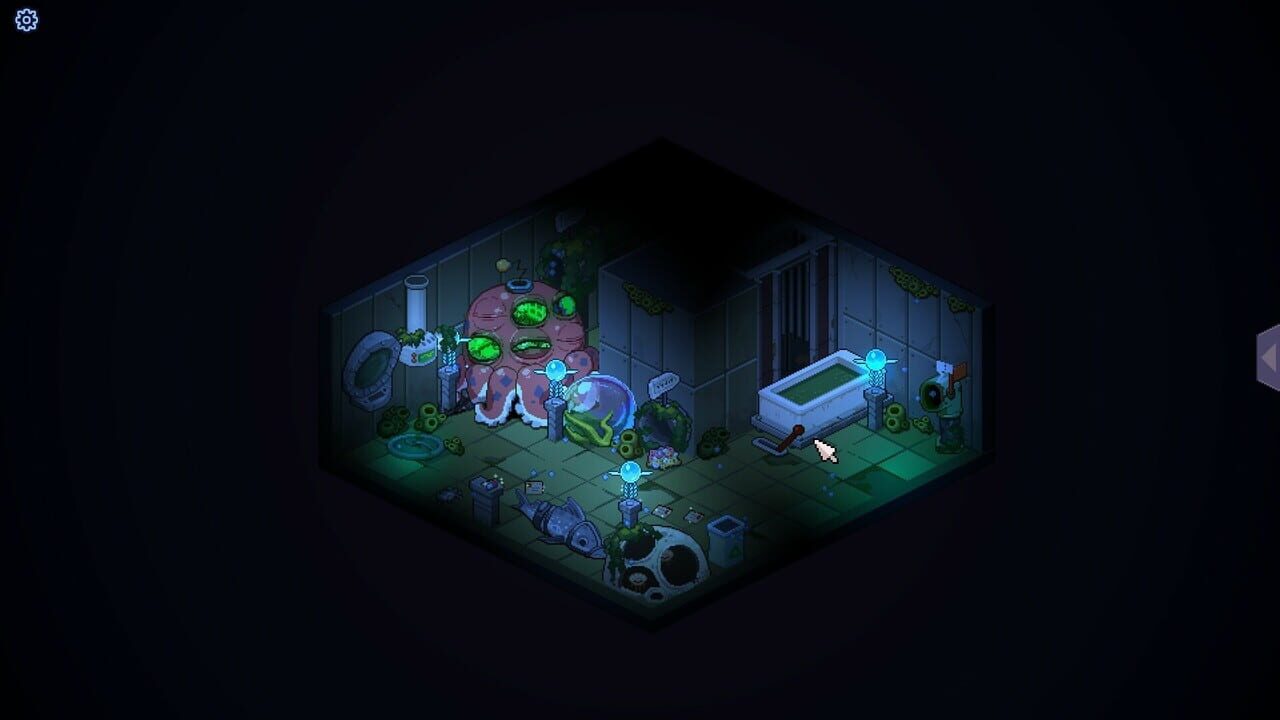1280x720 pixels.
Task: Click the glowing anglerfish lamp near the bathtub
Action: (x=876, y=360)
